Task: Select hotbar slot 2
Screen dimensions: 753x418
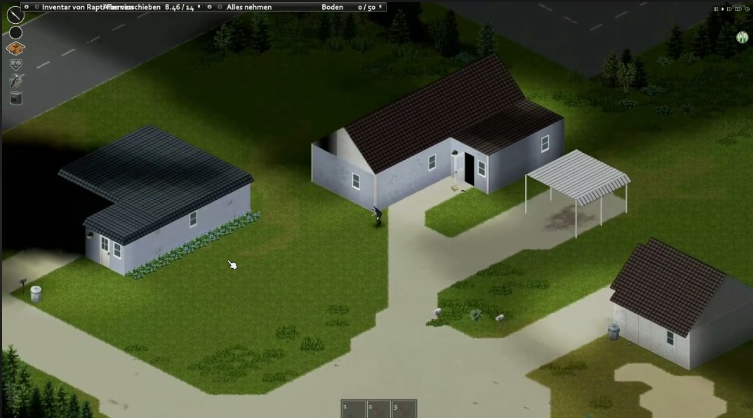Action: tap(377, 409)
